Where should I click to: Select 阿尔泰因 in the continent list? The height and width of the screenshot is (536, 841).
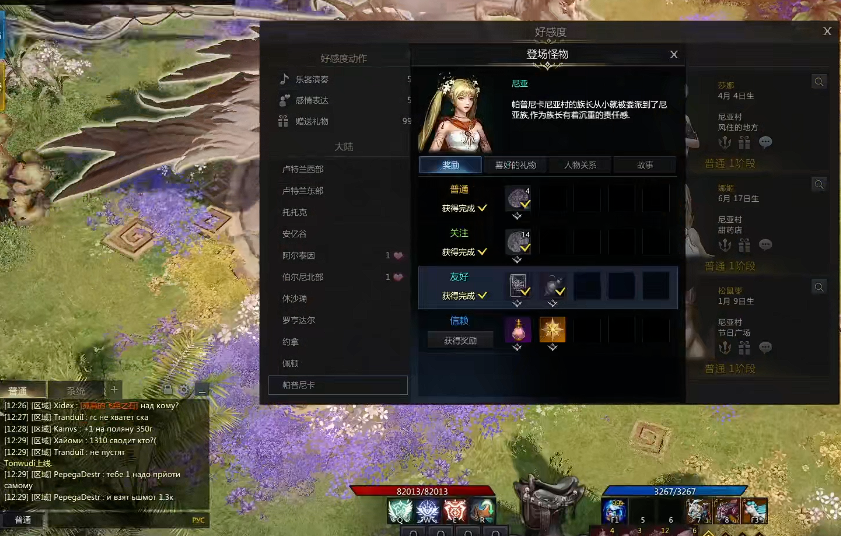point(300,255)
